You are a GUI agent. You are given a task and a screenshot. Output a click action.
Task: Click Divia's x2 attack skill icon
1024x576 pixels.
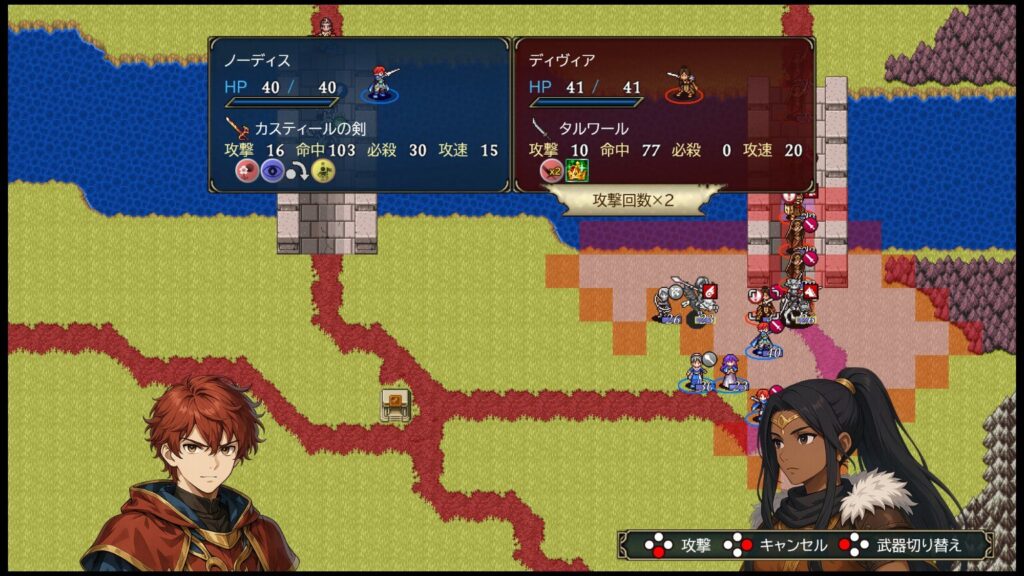(551, 170)
